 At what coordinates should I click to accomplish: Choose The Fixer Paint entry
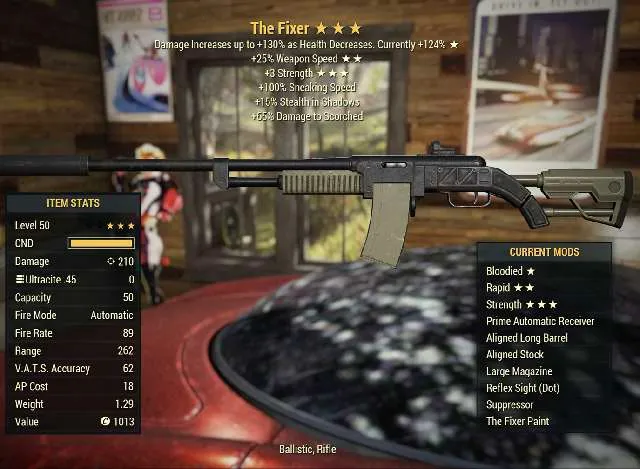coord(517,421)
